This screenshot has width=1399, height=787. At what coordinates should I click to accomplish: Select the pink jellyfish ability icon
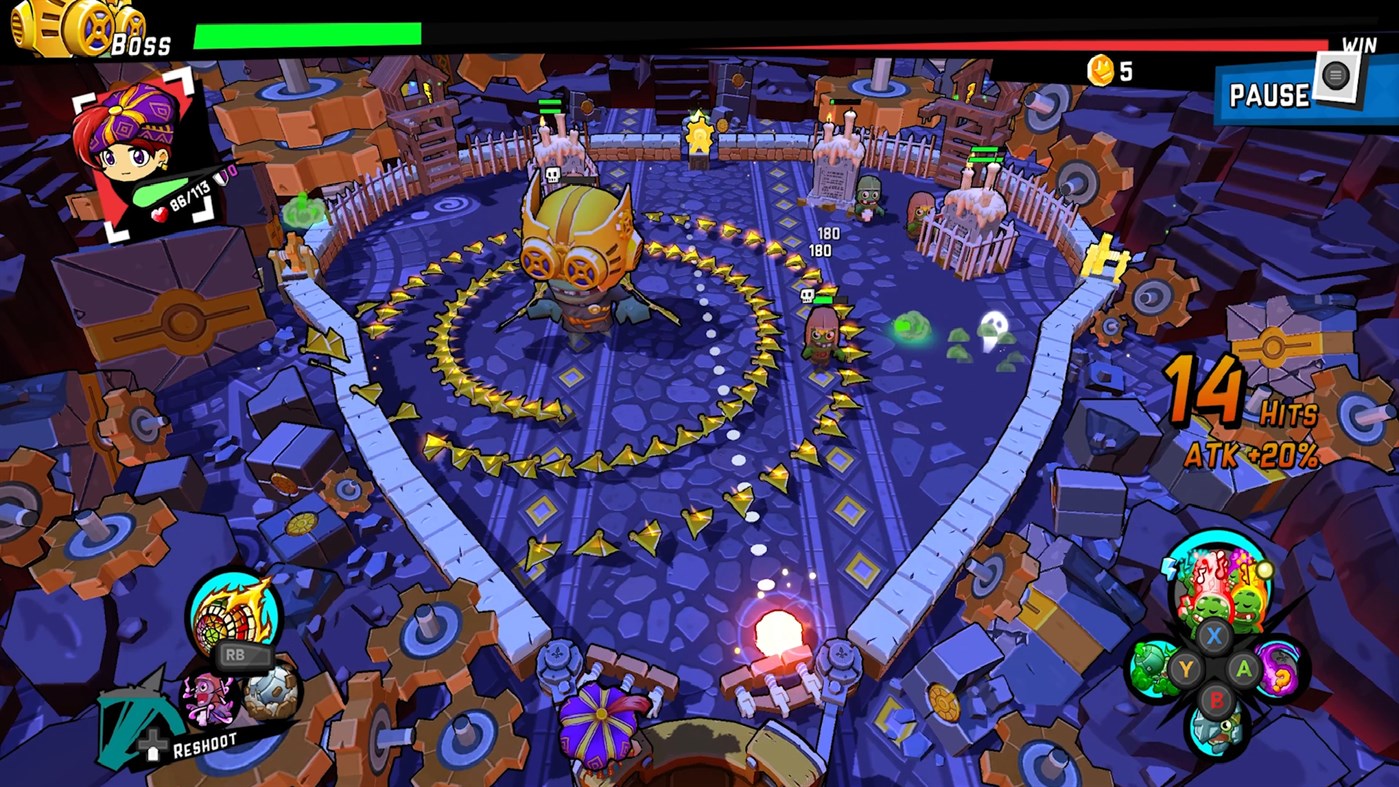click(x=207, y=699)
